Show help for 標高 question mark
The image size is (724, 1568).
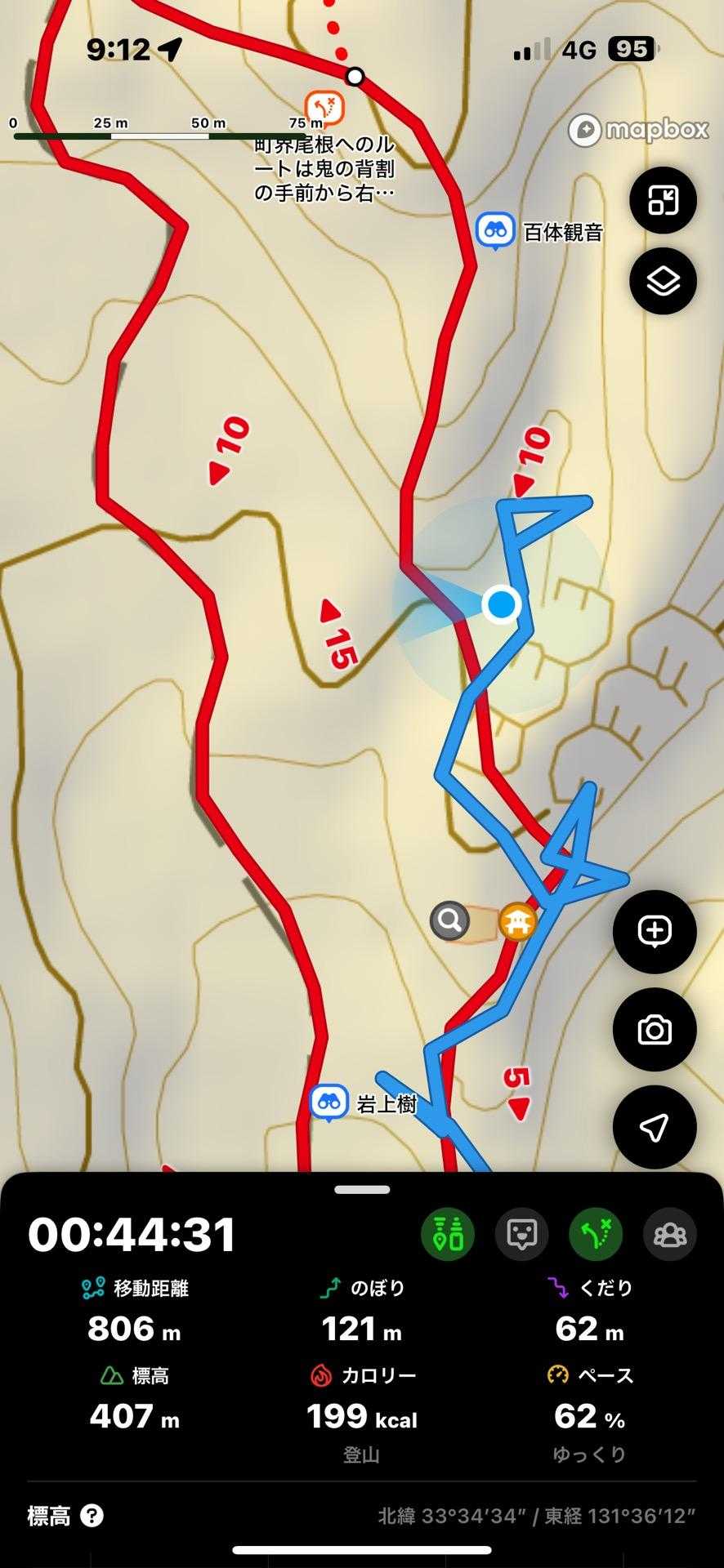[92, 1517]
